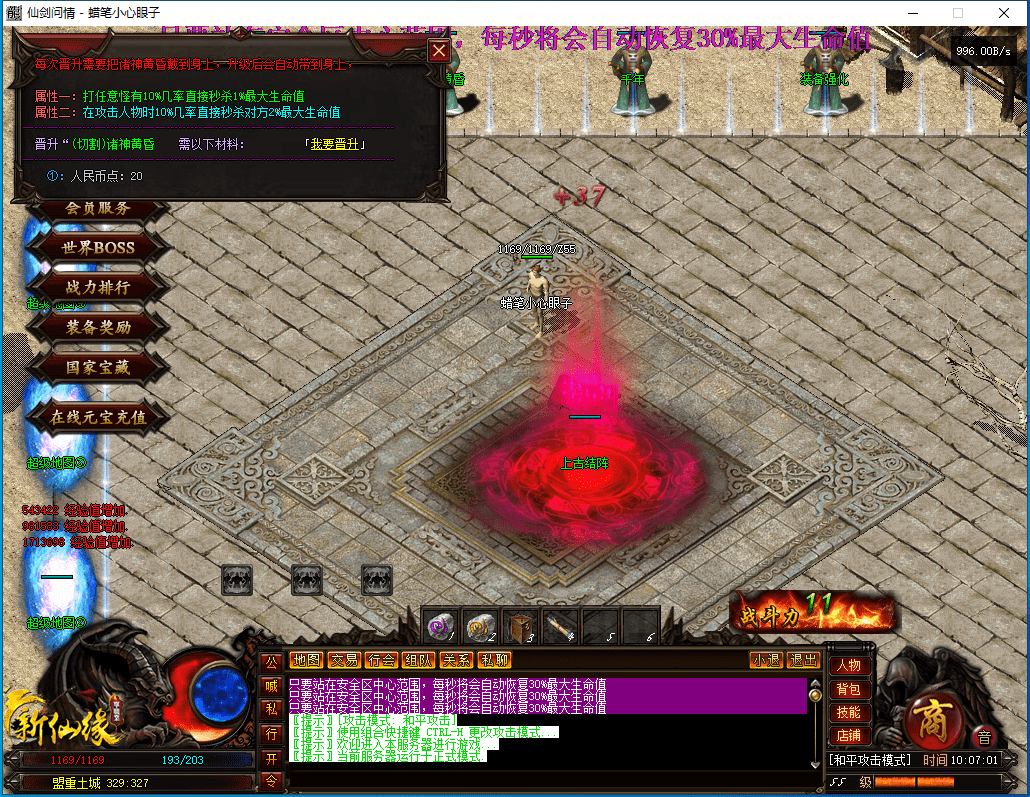
Task: Open the 交易 trade button
Action: pos(344,660)
